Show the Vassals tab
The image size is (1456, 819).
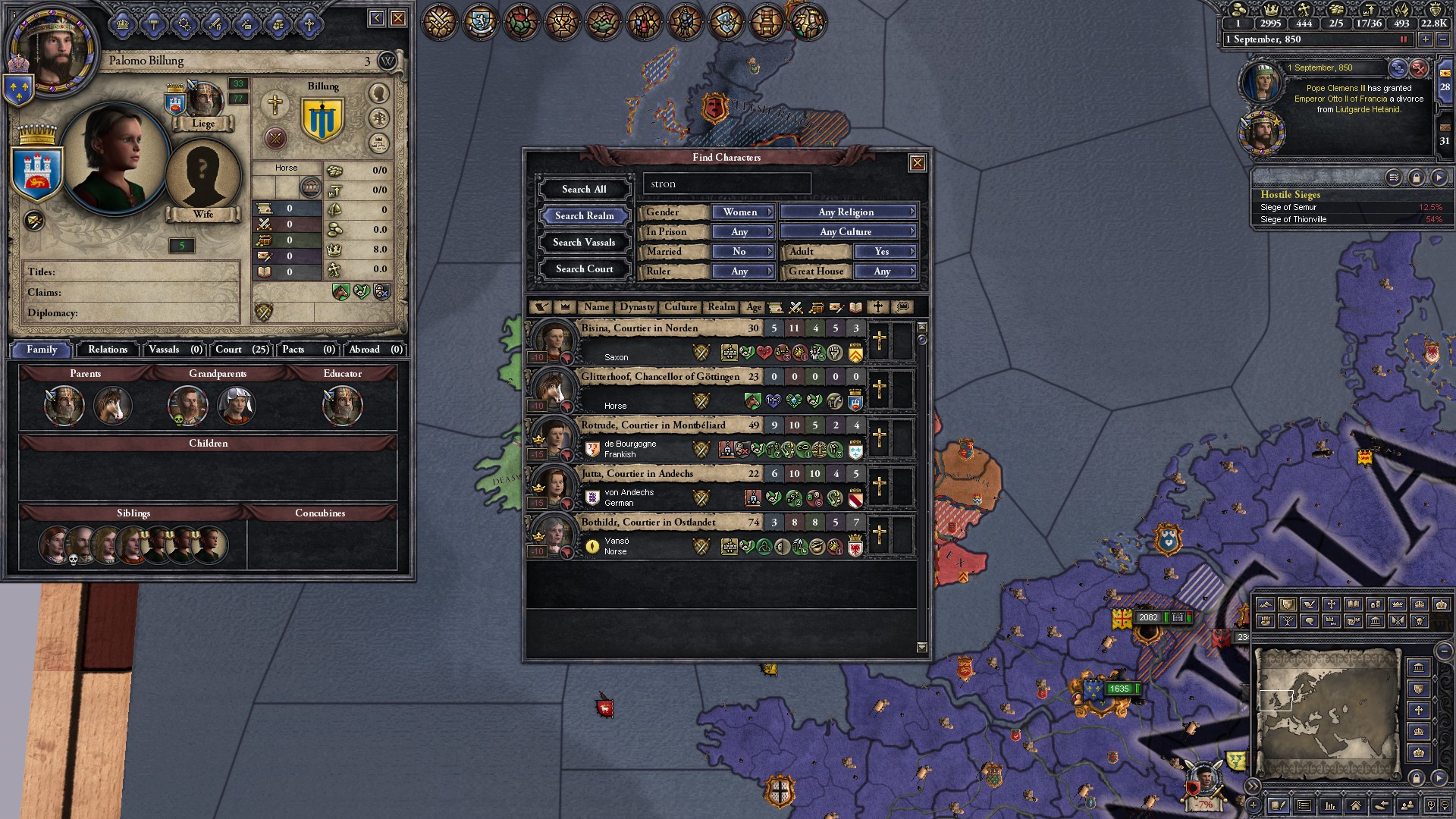(175, 350)
